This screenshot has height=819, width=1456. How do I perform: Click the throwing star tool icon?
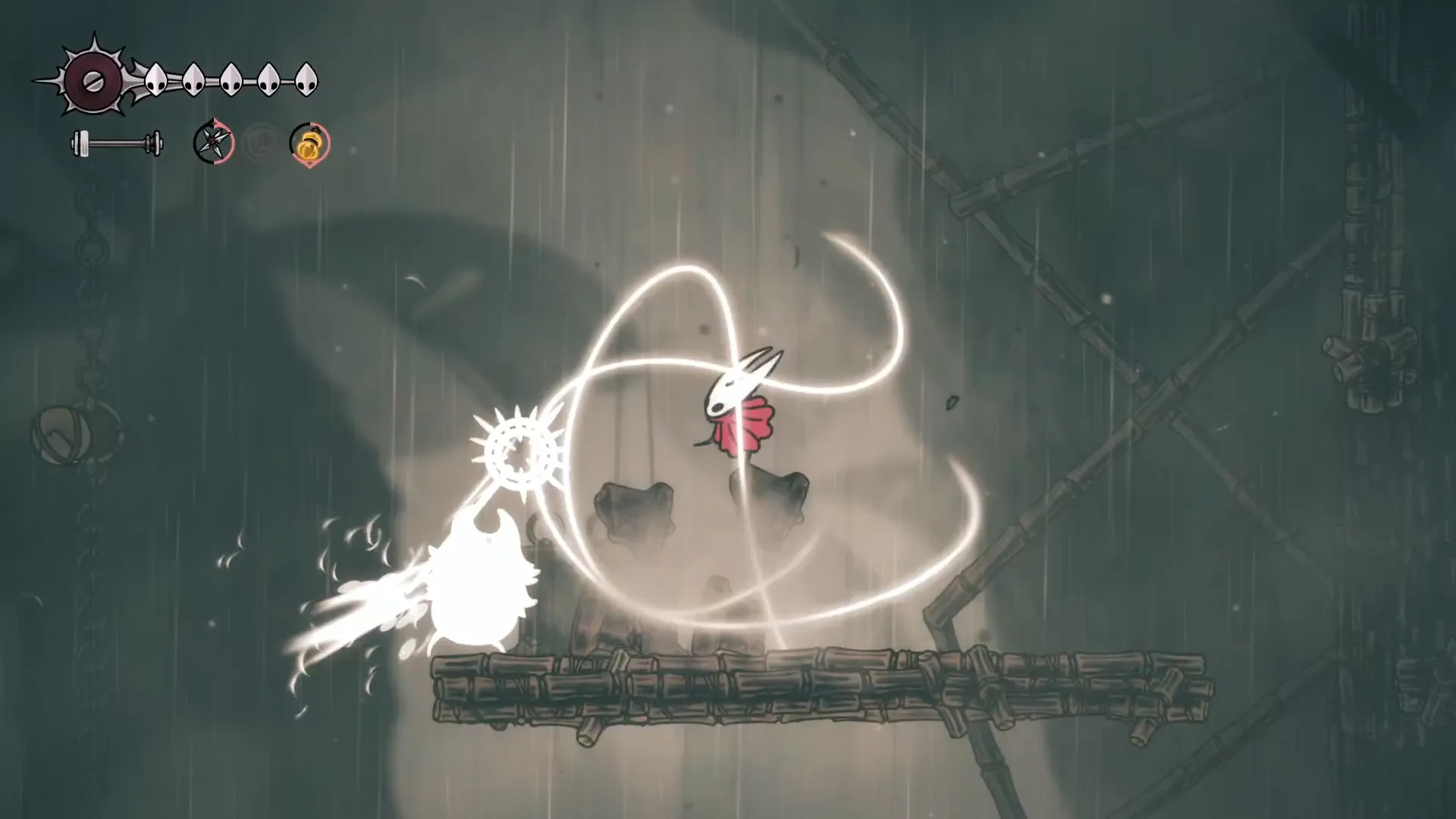(x=214, y=142)
